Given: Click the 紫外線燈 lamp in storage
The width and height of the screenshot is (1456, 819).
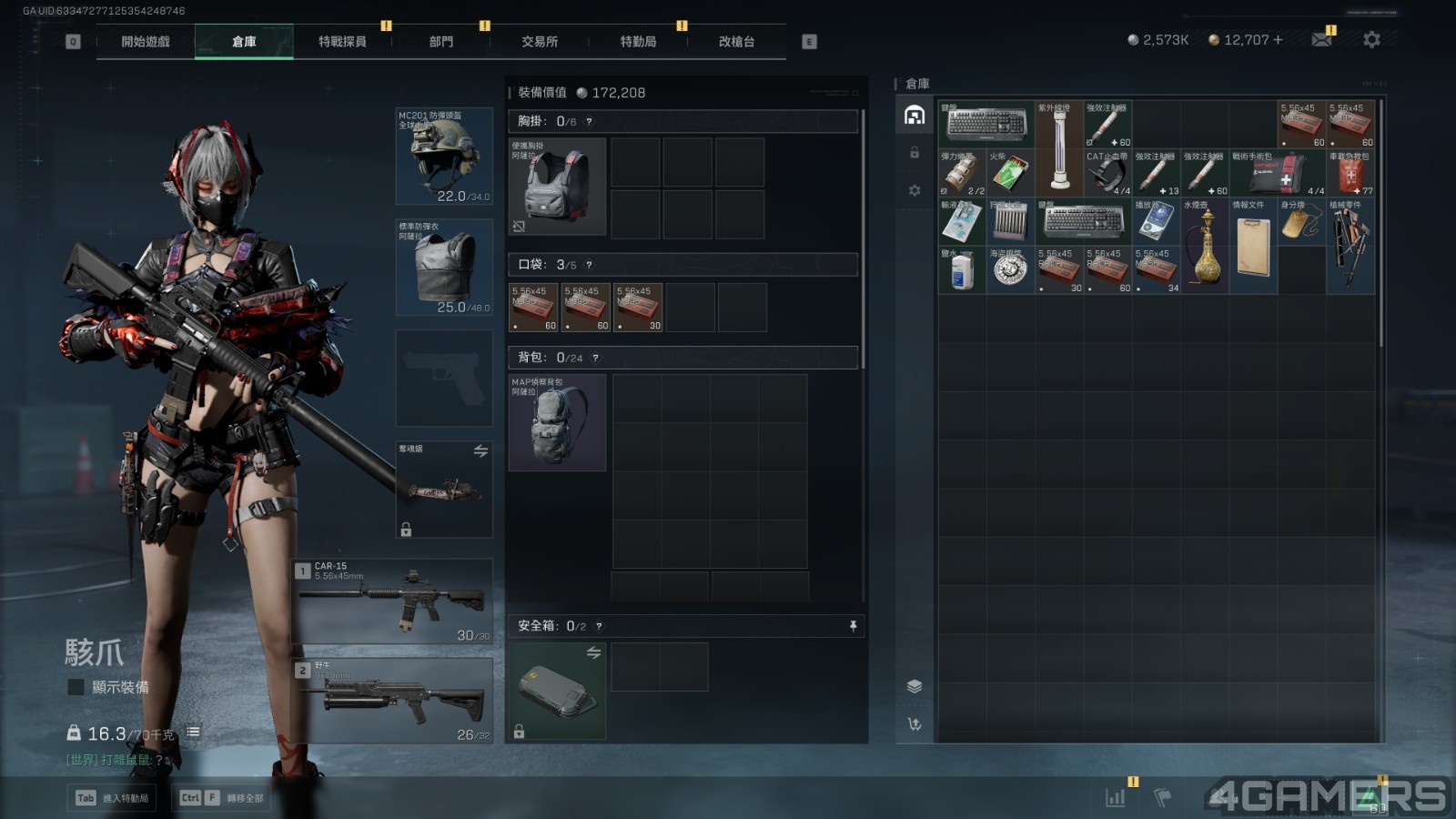Looking at the screenshot, I should 1058,148.
